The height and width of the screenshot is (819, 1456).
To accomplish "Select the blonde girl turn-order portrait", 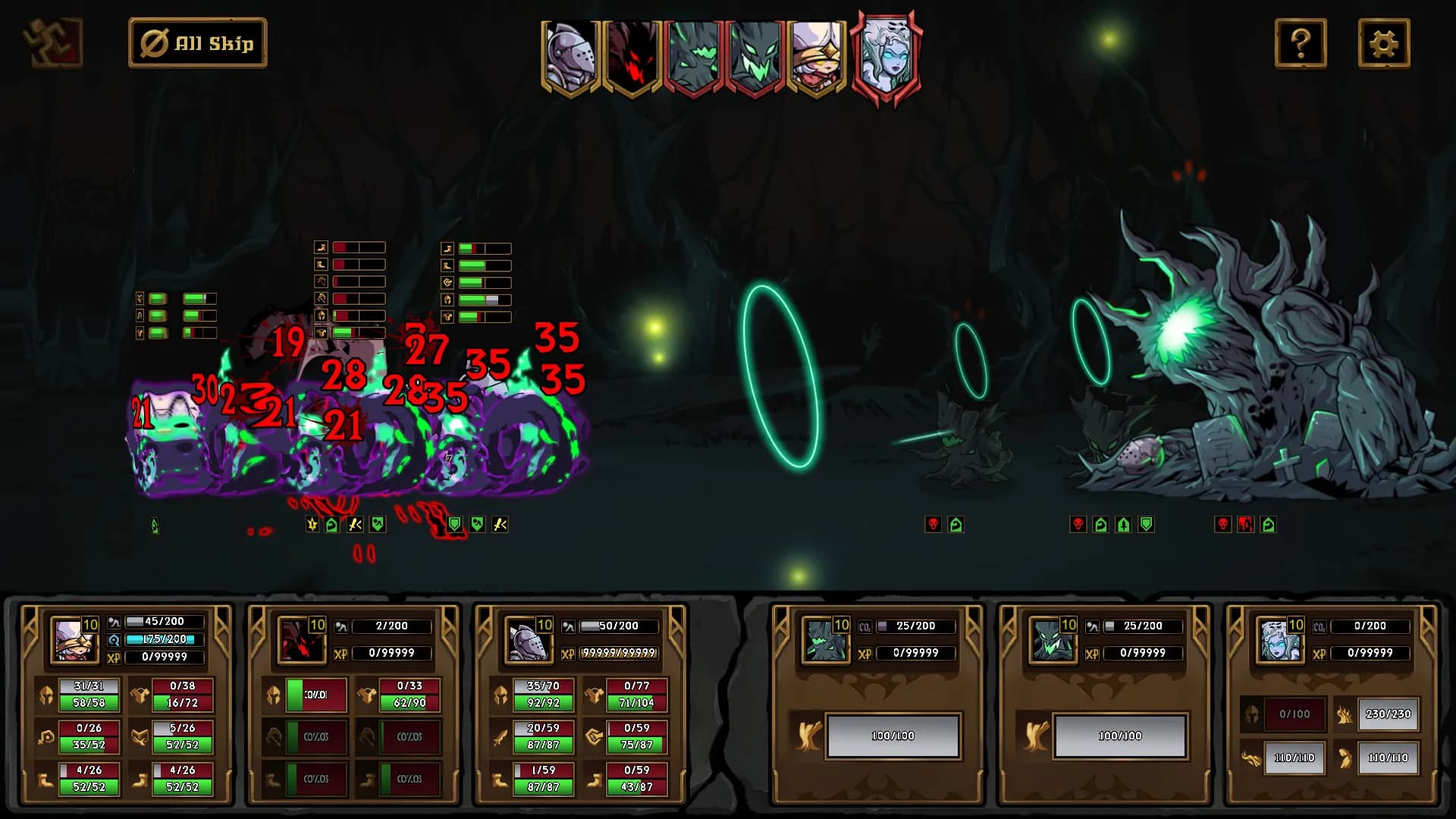I will (817, 57).
